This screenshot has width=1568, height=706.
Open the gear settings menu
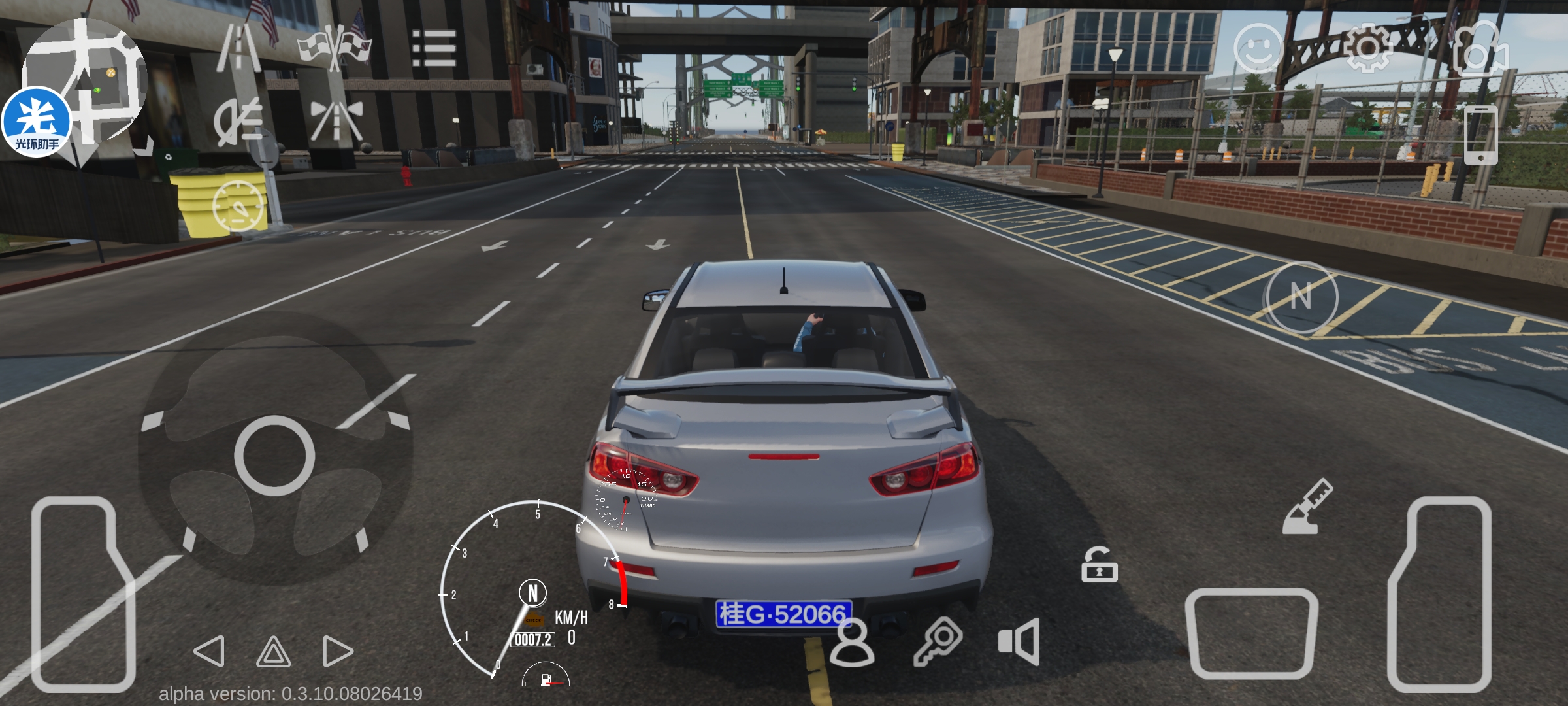(x=1368, y=48)
